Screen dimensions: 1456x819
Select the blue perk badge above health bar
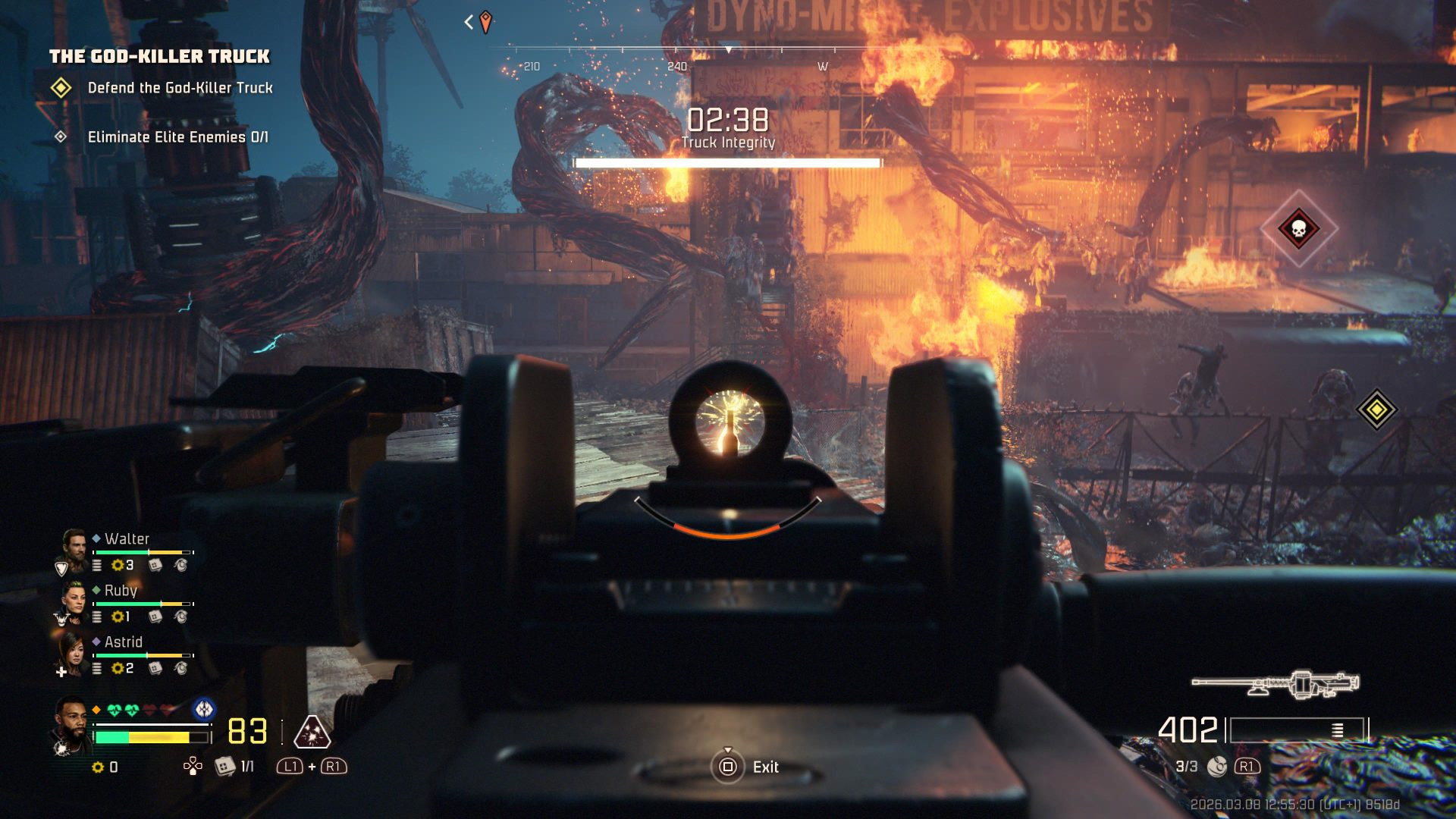click(203, 710)
